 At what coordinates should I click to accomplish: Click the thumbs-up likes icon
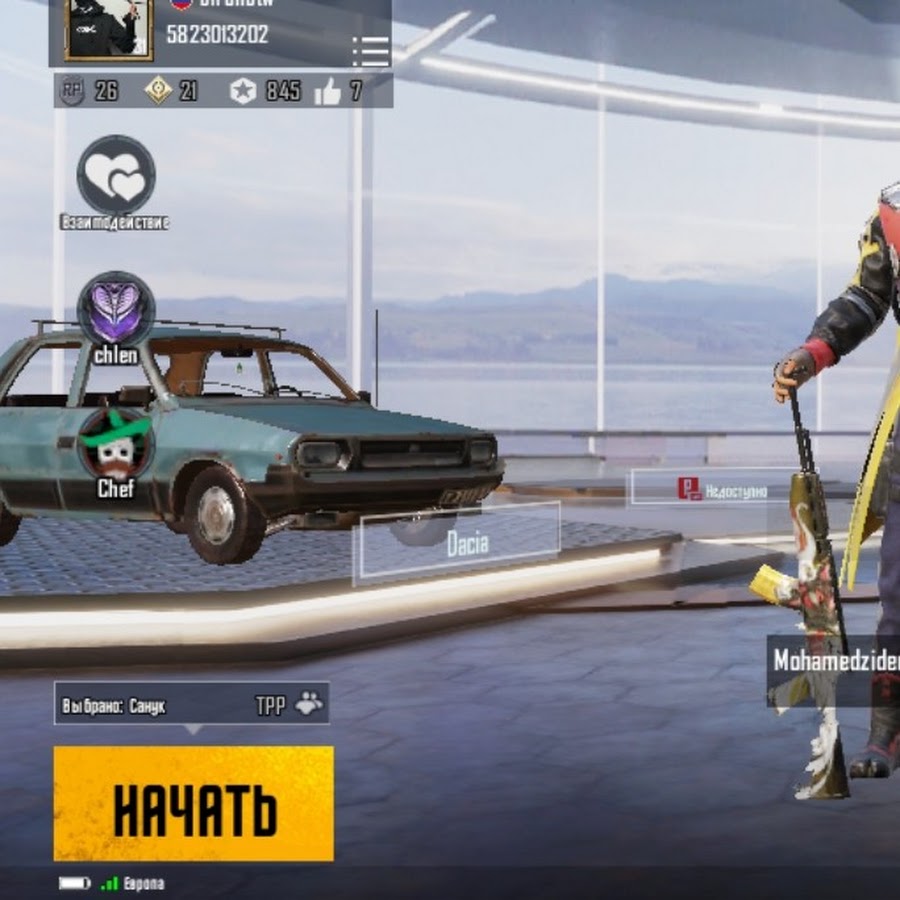[327, 92]
